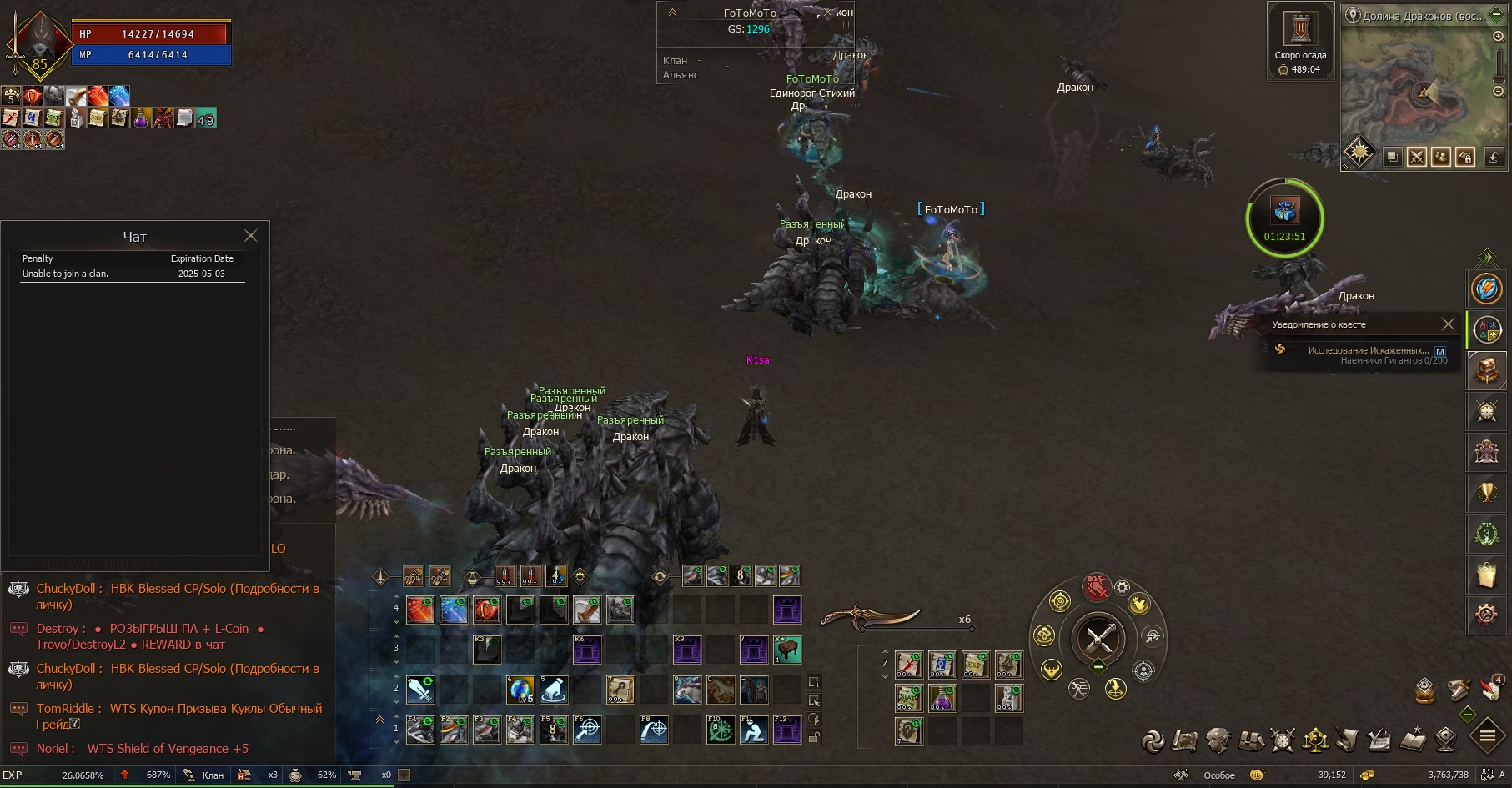Close the Чат penalty window
This screenshot has height=788, width=1512.
pos(250,236)
